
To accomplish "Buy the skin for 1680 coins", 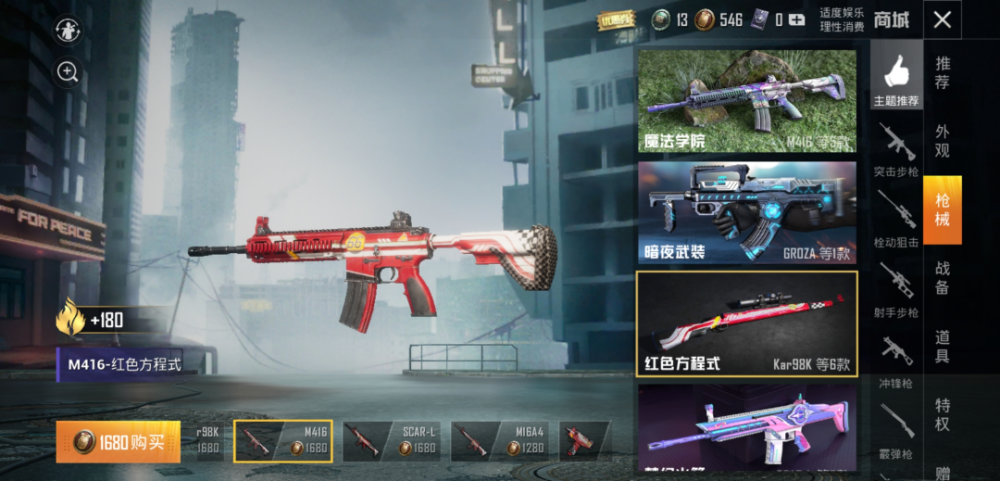I will 119,442.
